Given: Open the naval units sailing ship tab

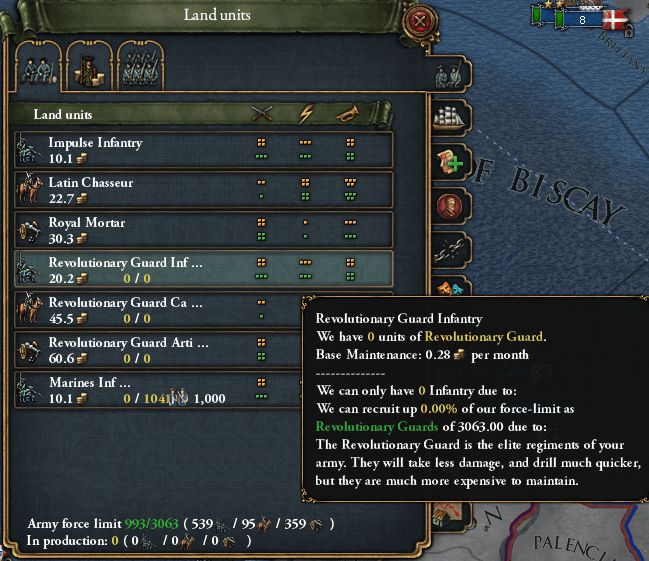Looking at the screenshot, I should (x=449, y=116).
